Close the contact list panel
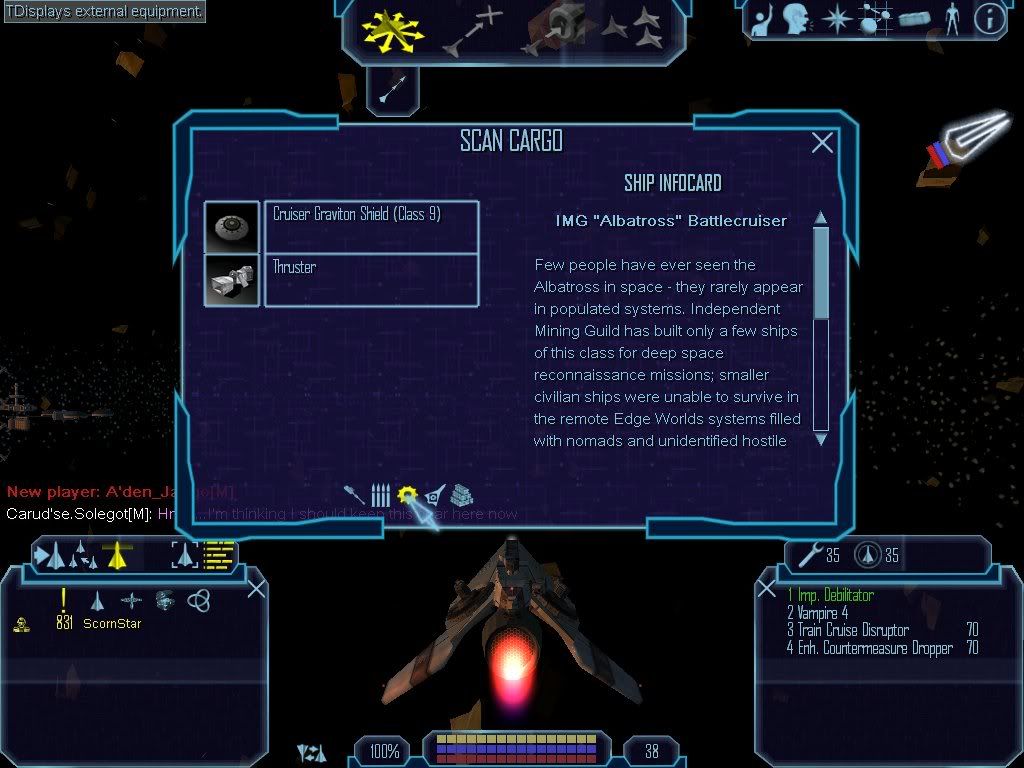Screen dimensions: 1024x768 256,588
